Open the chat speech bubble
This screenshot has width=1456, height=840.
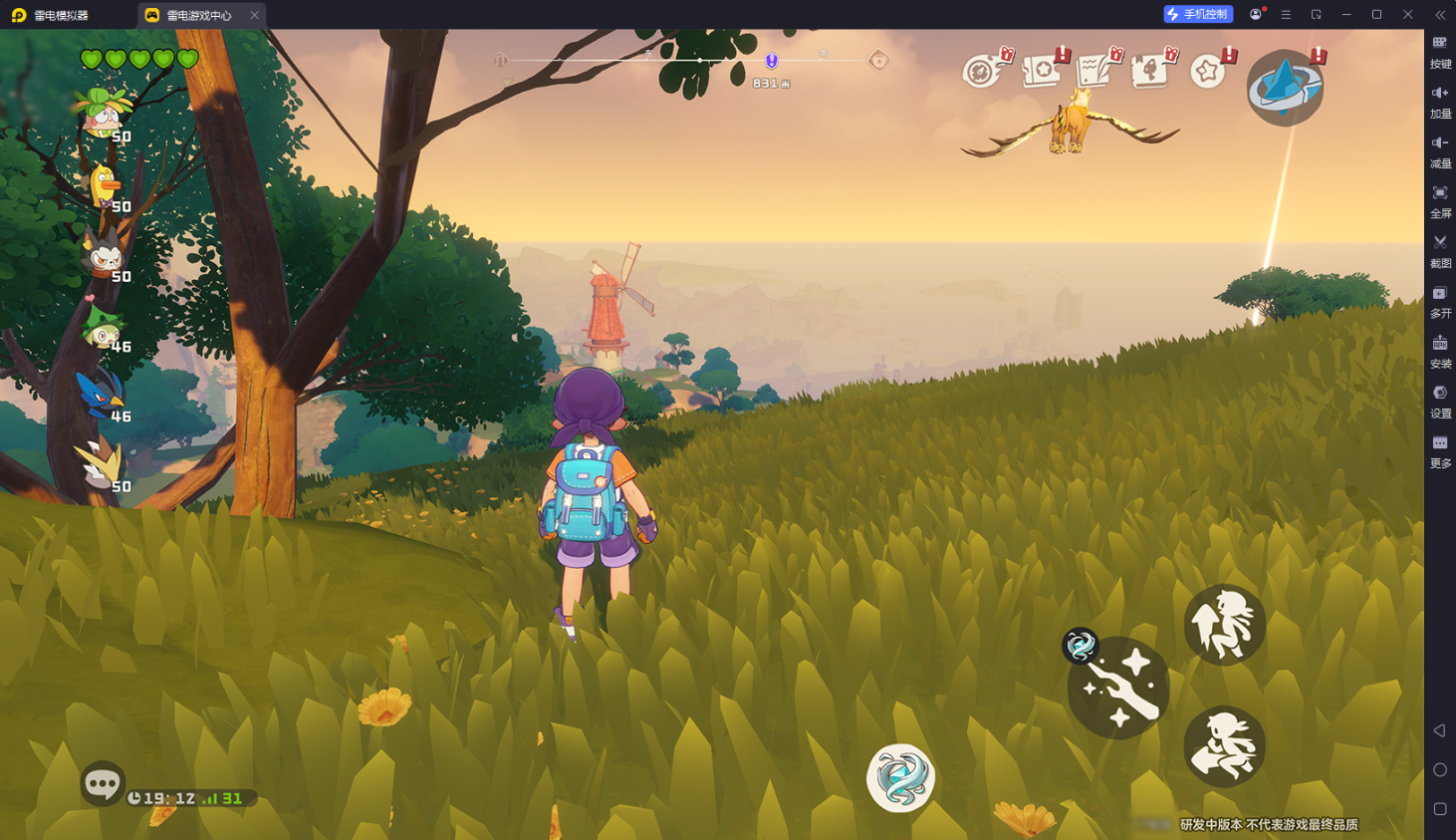pos(102,784)
